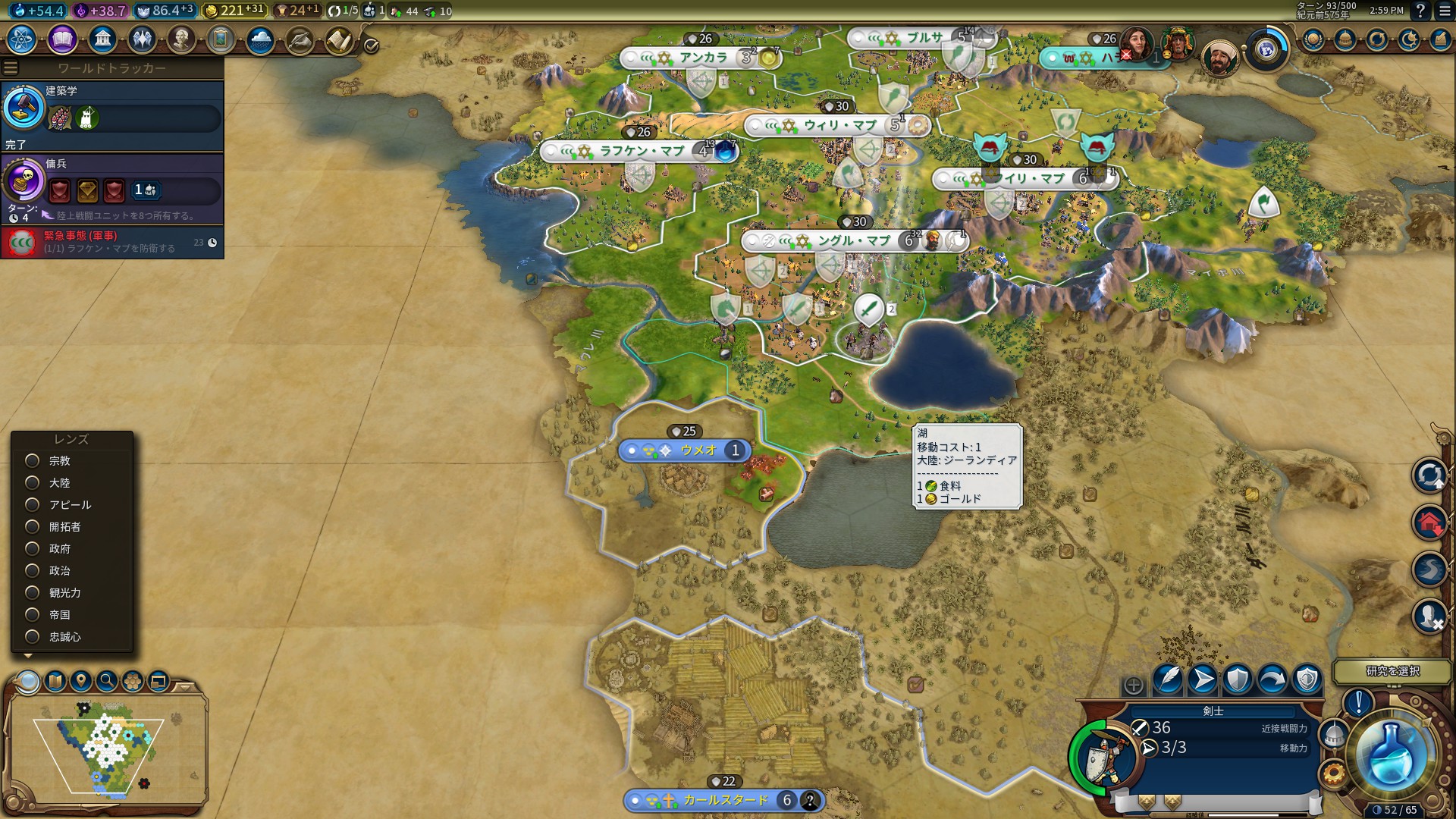Open the civics tree icon

(x=62, y=39)
